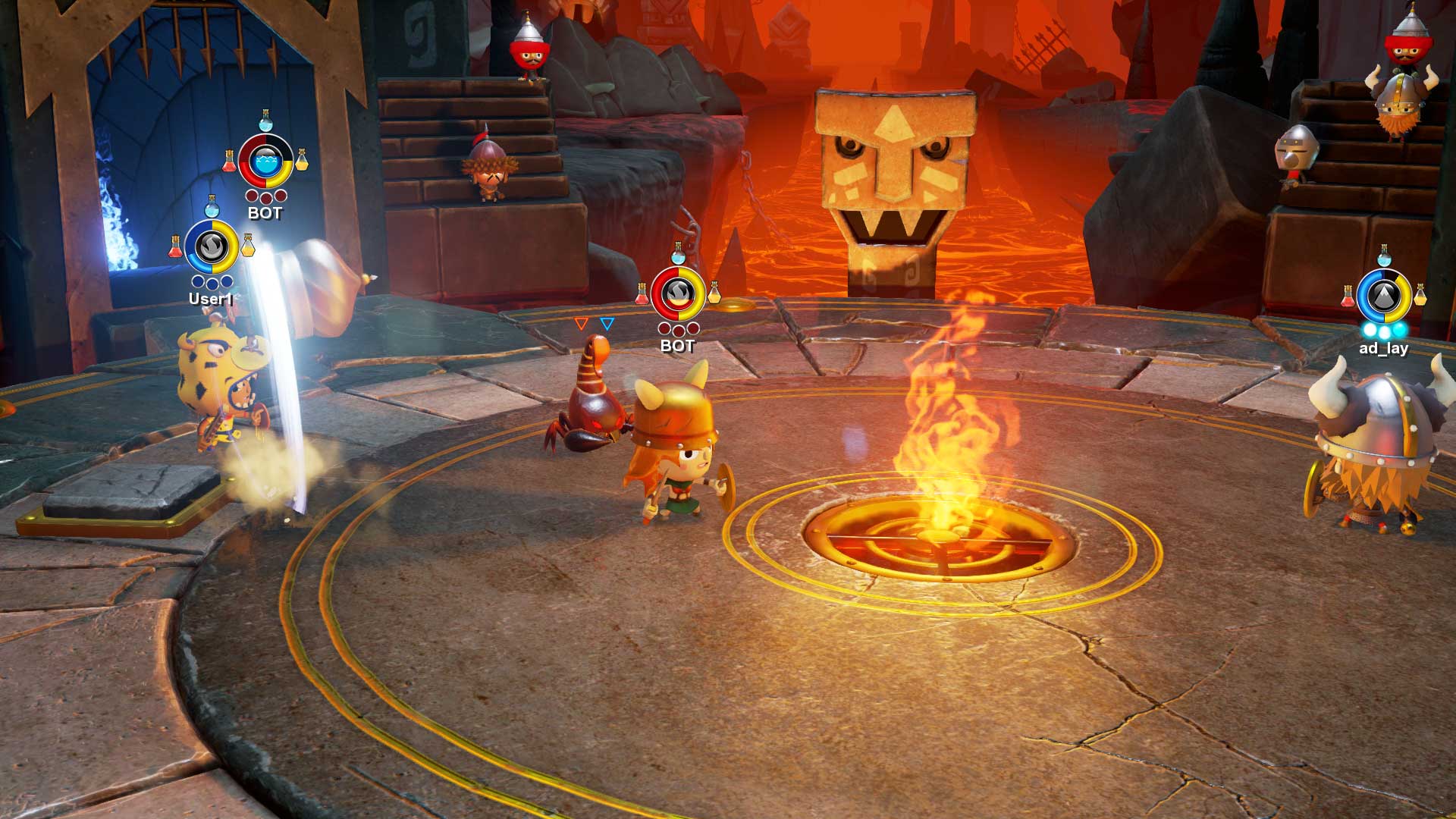Viewport: 1456px width, 819px height.
Task: Click the ad_lay player name label
Action: pos(1383,348)
